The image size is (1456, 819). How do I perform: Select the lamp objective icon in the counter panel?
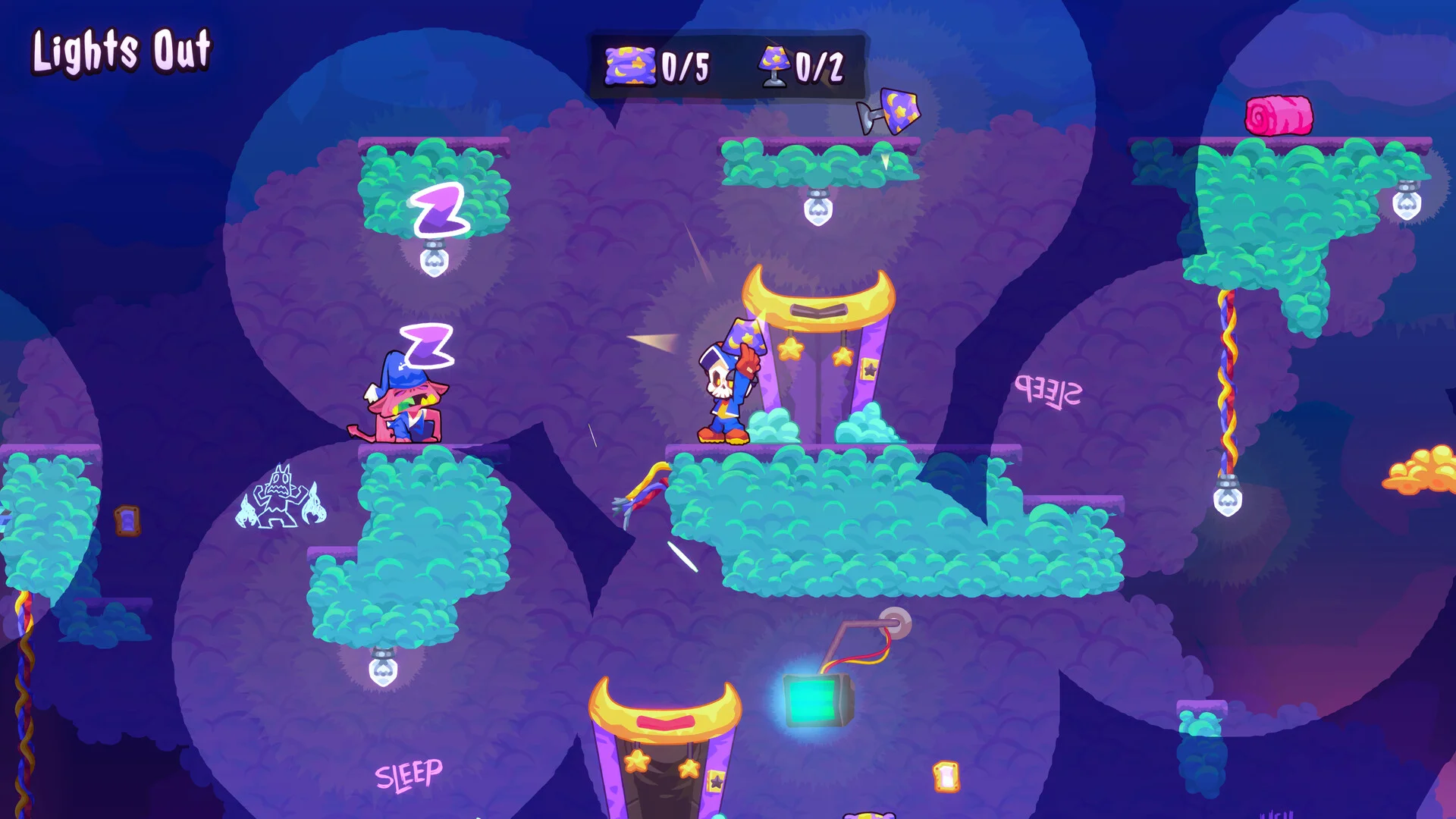(774, 66)
